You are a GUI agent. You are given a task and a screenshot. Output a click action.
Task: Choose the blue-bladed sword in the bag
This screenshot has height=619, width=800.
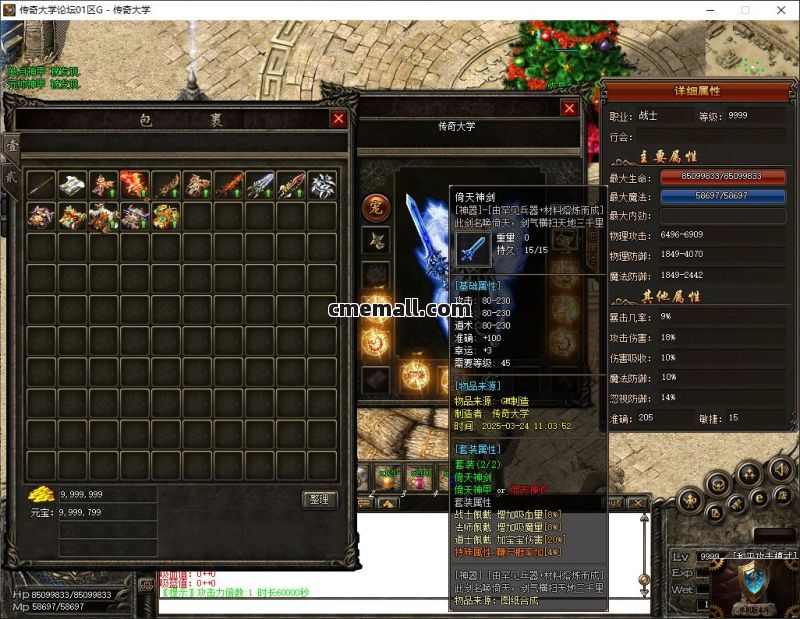click(x=259, y=185)
